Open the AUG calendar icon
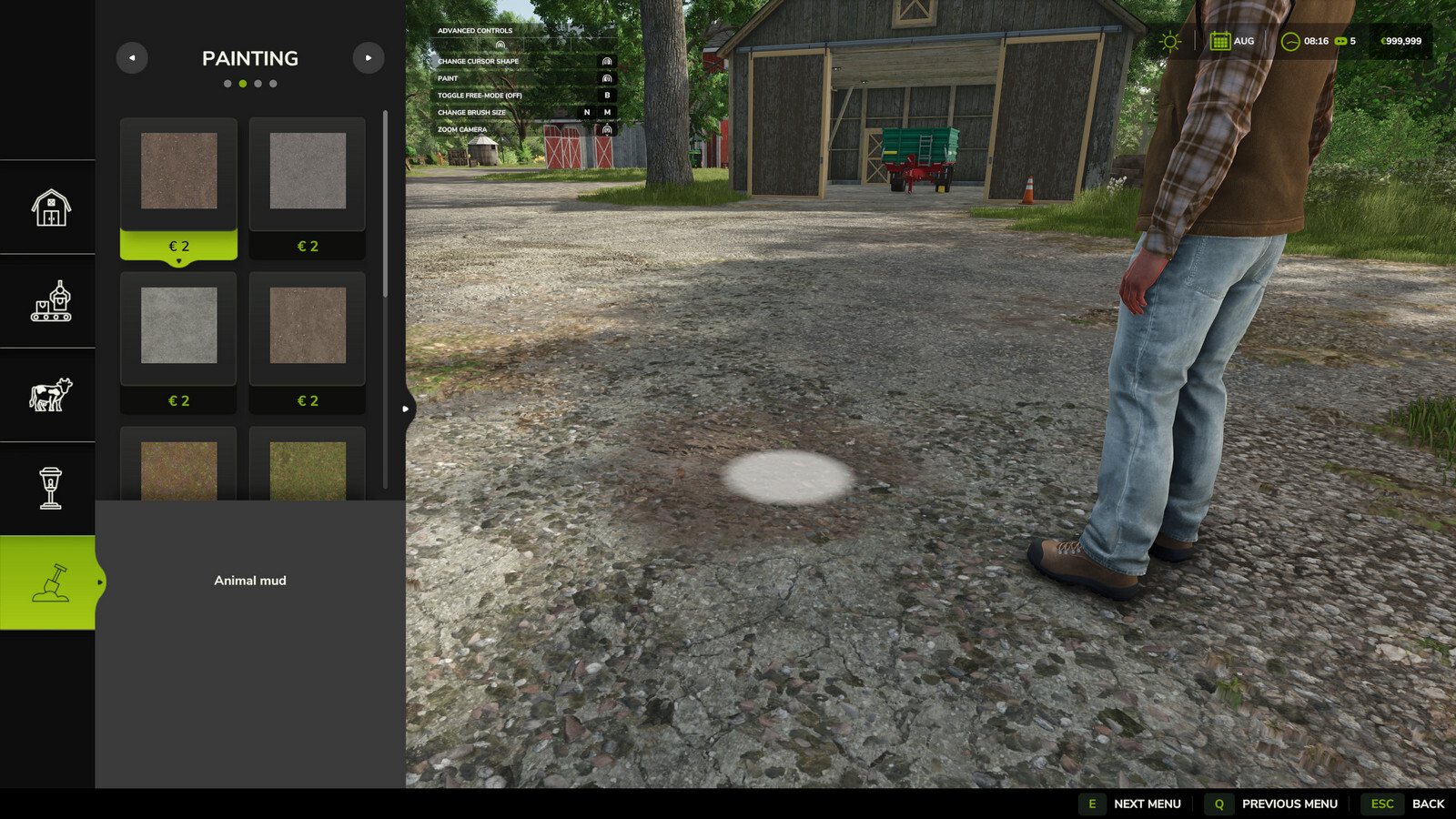Screen dimensions: 1456x819 (1221, 41)
